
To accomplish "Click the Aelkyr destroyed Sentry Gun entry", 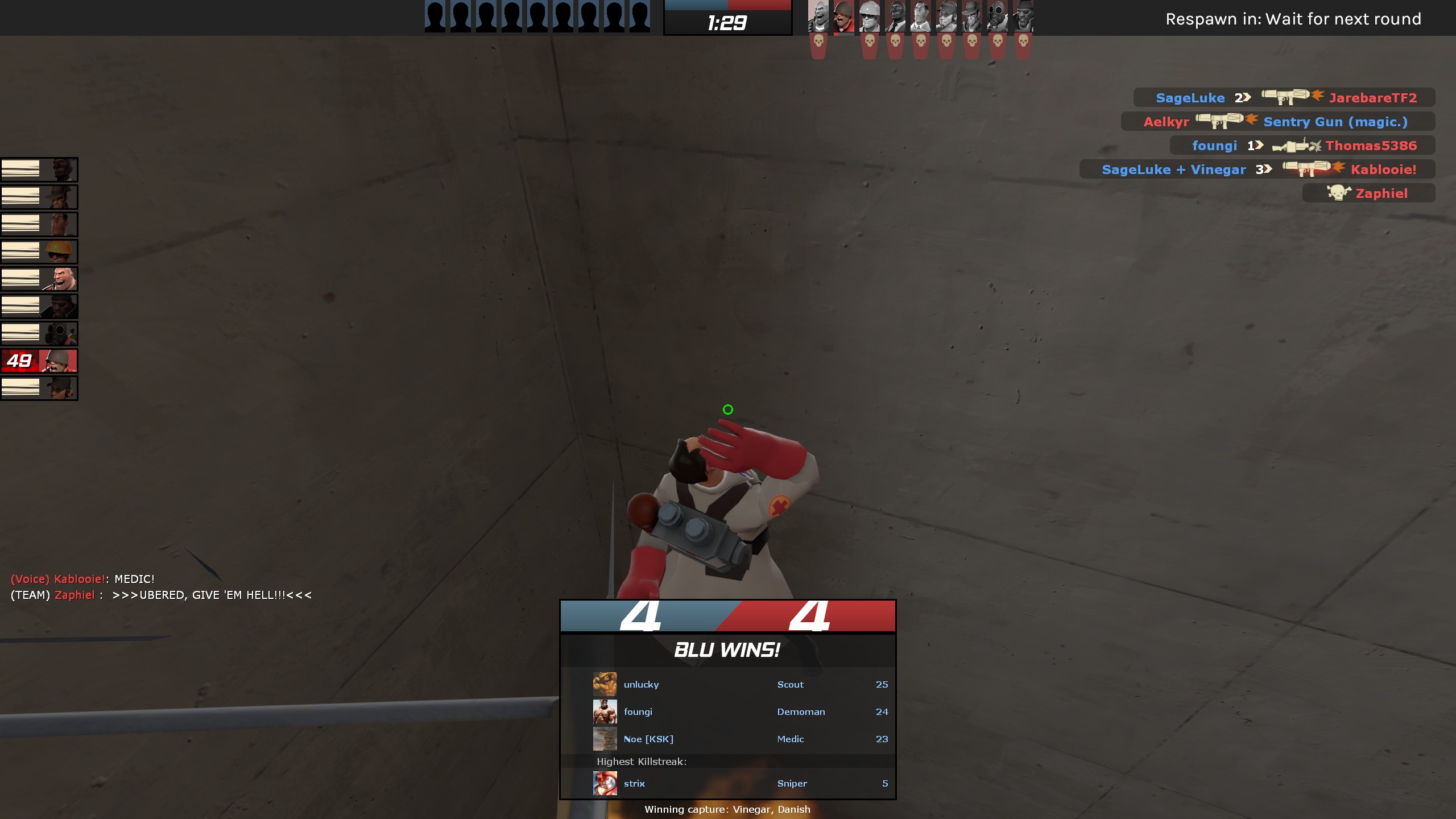I will pyautogui.click(x=1277, y=122).
